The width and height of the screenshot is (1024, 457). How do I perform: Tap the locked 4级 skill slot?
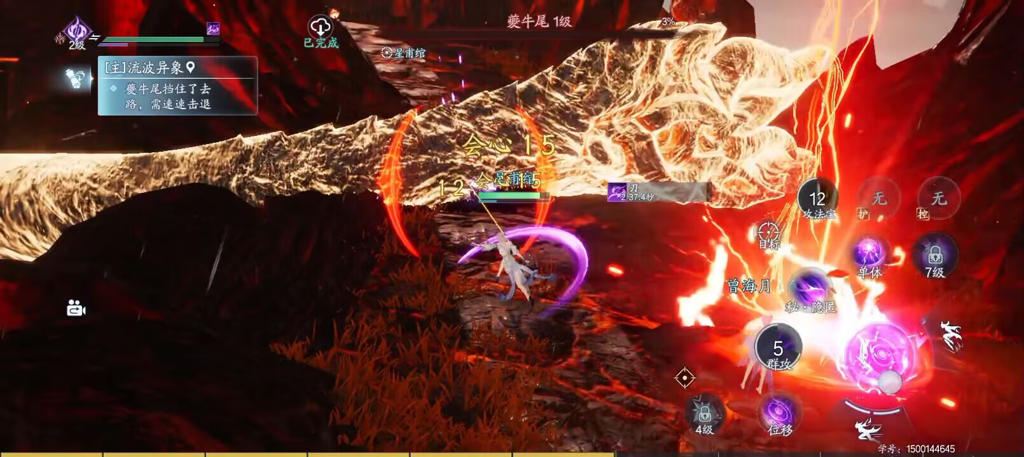point(705,413)
